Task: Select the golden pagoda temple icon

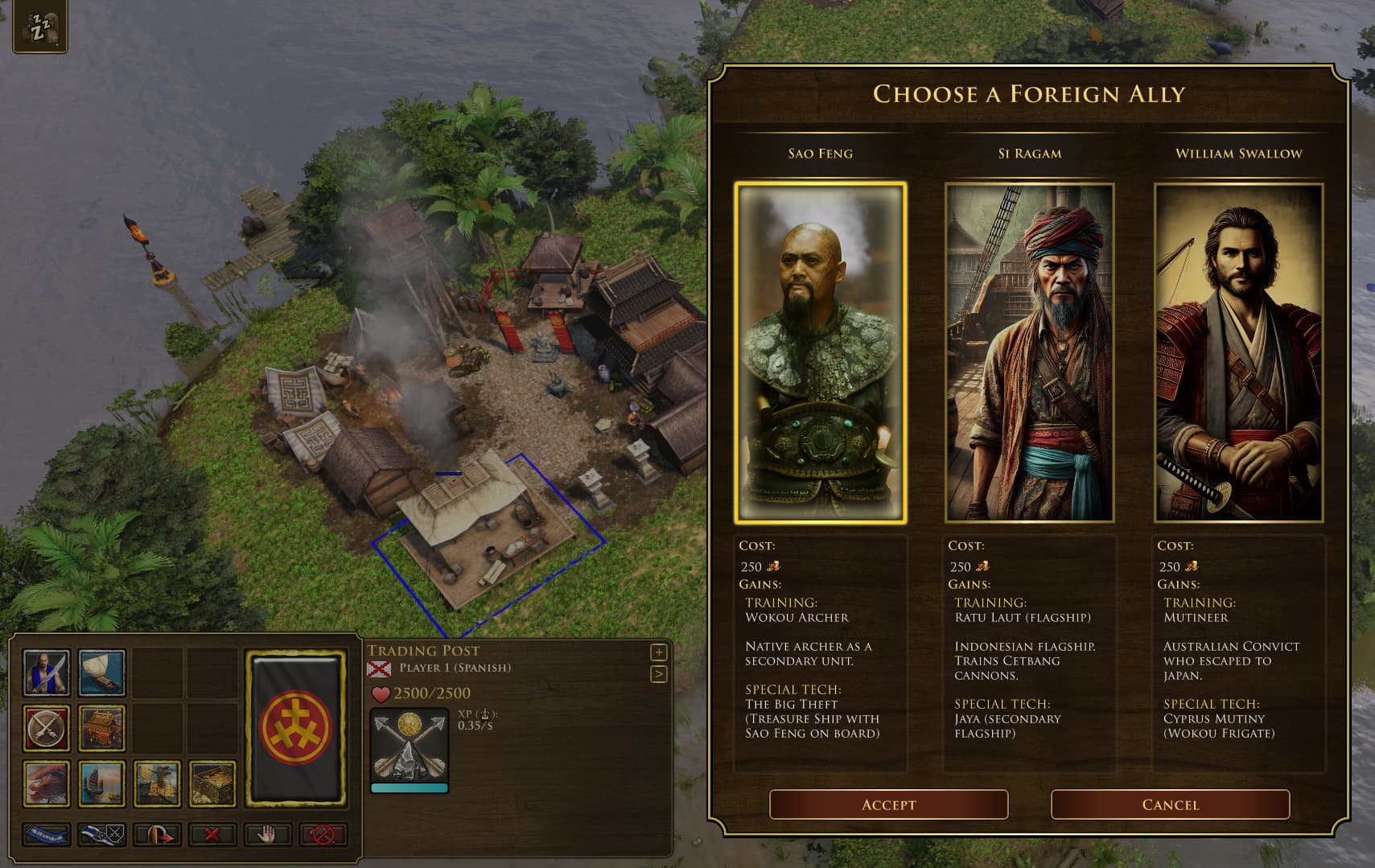Action: pos(102,728)
